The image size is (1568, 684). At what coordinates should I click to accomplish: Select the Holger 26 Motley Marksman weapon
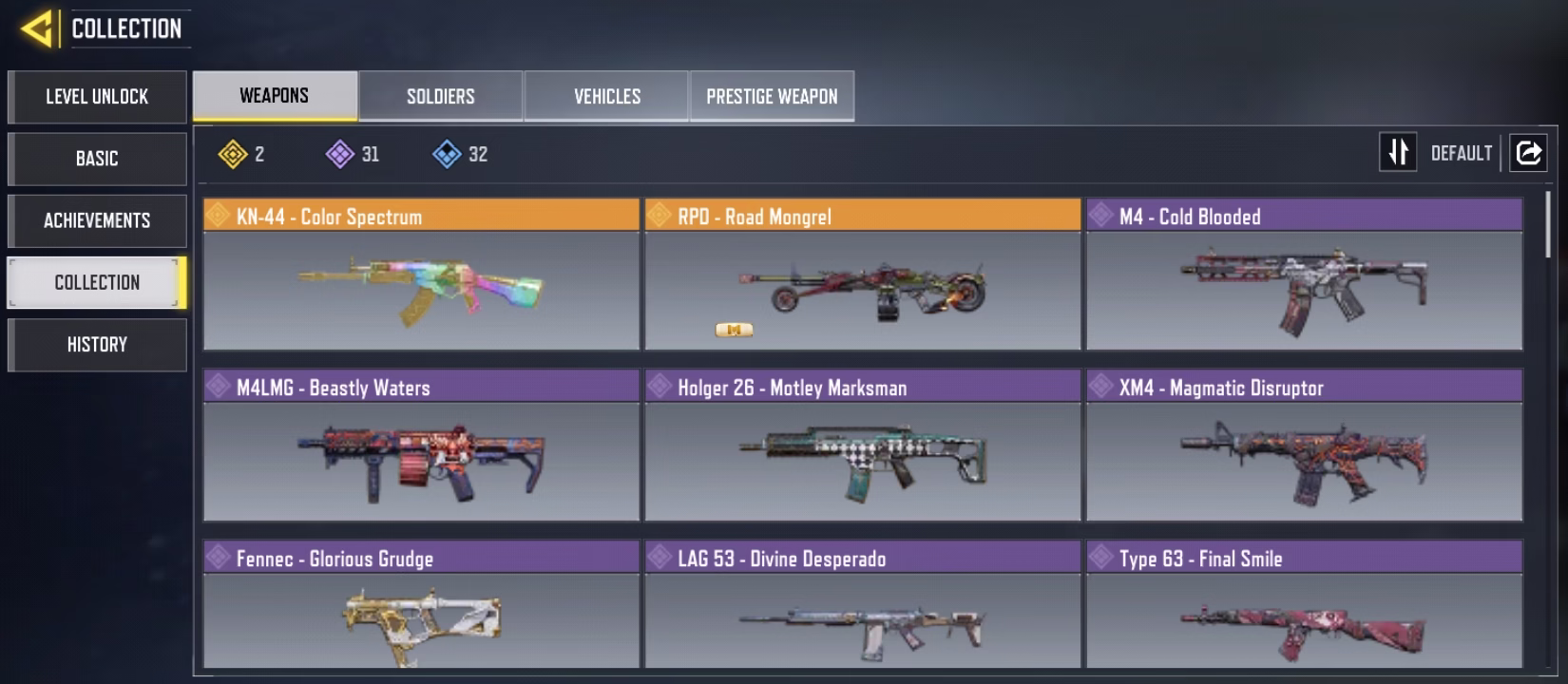[x=862, y=446]
